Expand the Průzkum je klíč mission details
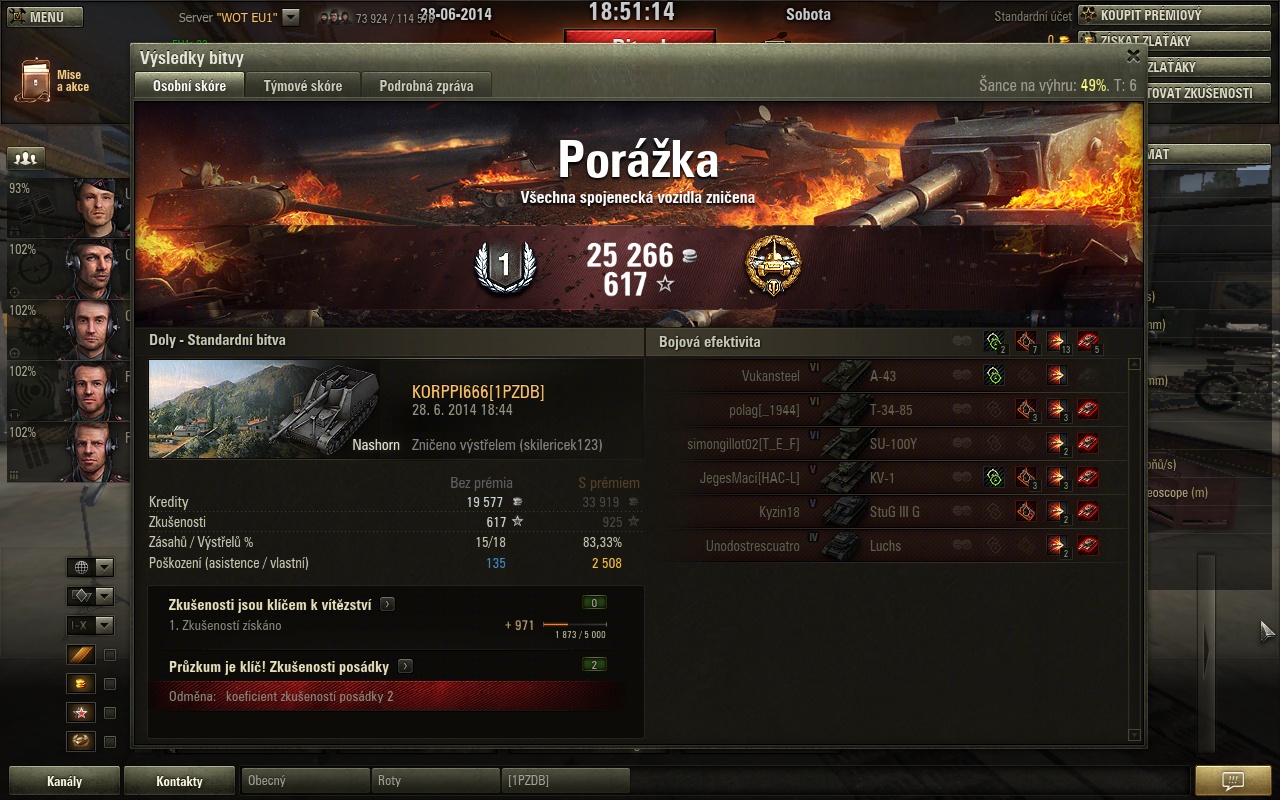Image resolution: width=1280 pixels, height=800 pixels. tap(405, 666)
